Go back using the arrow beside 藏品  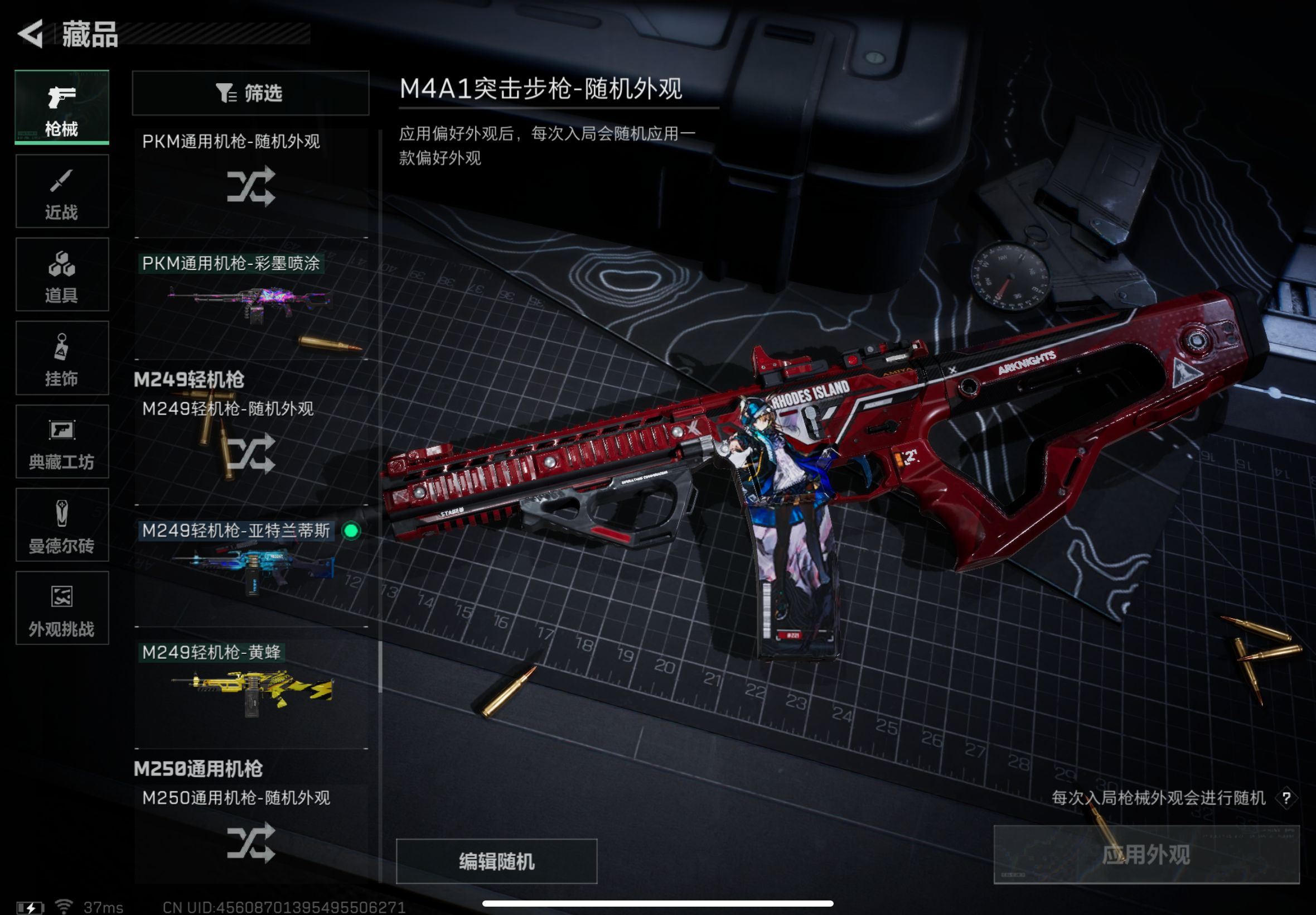click(32, 33)
